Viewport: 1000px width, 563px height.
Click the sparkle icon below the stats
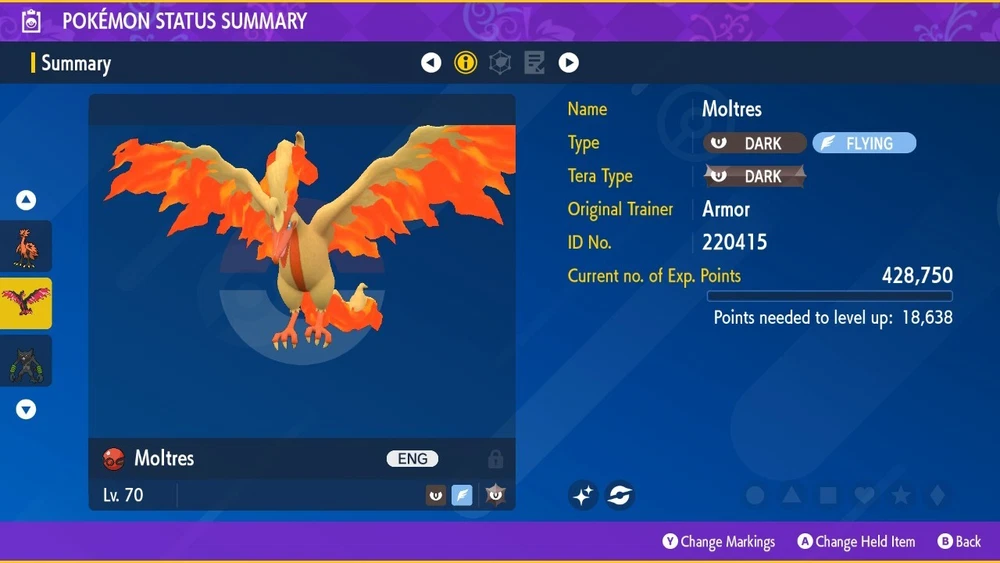click(584, 495)
